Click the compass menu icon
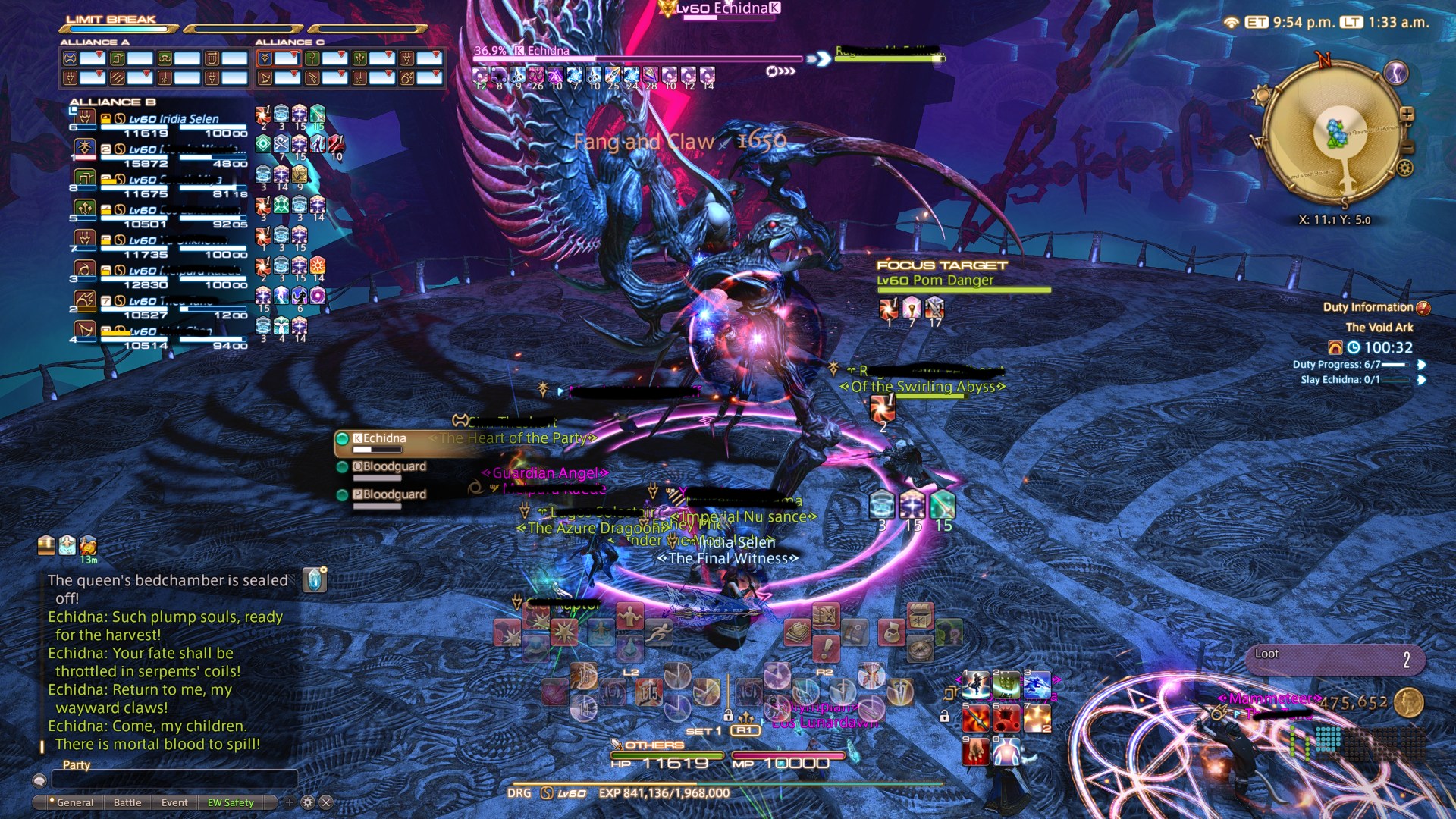Screen dimensions: 1456x819 pyautogui.click(x=921, y=649)
